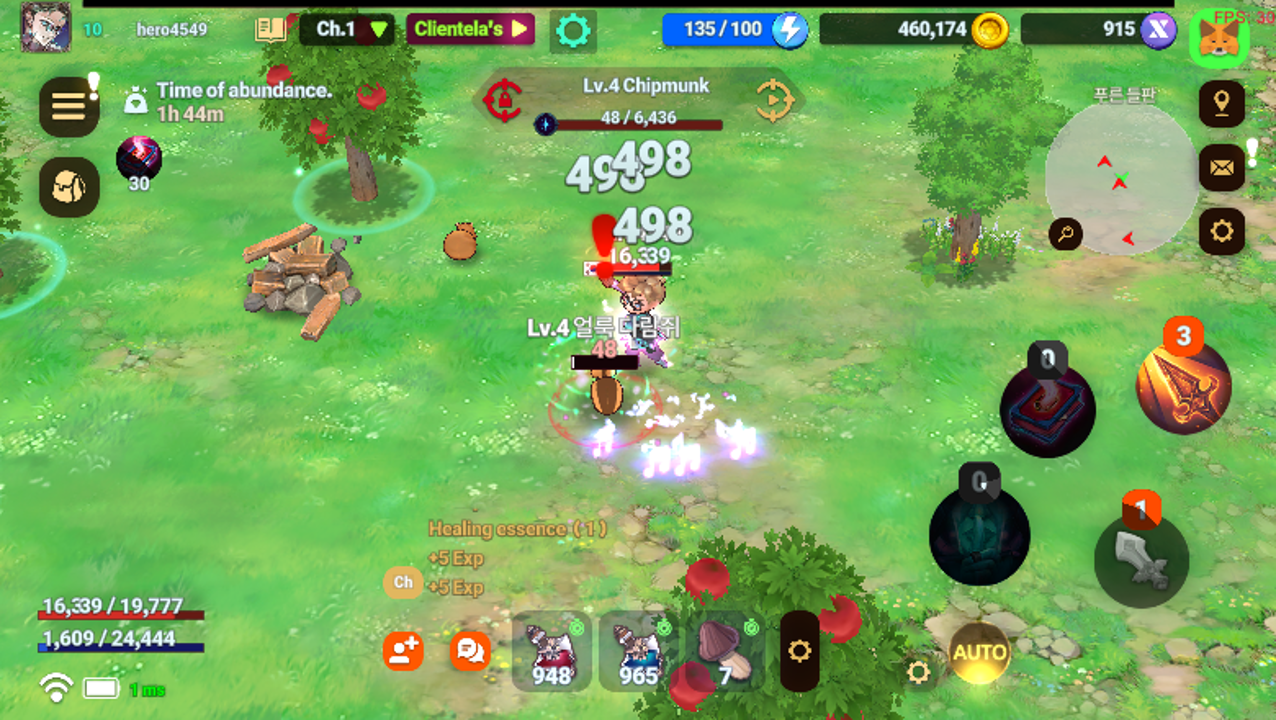Click the teal gear settings icon
Image resolution: width=1276 pixels, height=720 pixels.
pos(573,31)
